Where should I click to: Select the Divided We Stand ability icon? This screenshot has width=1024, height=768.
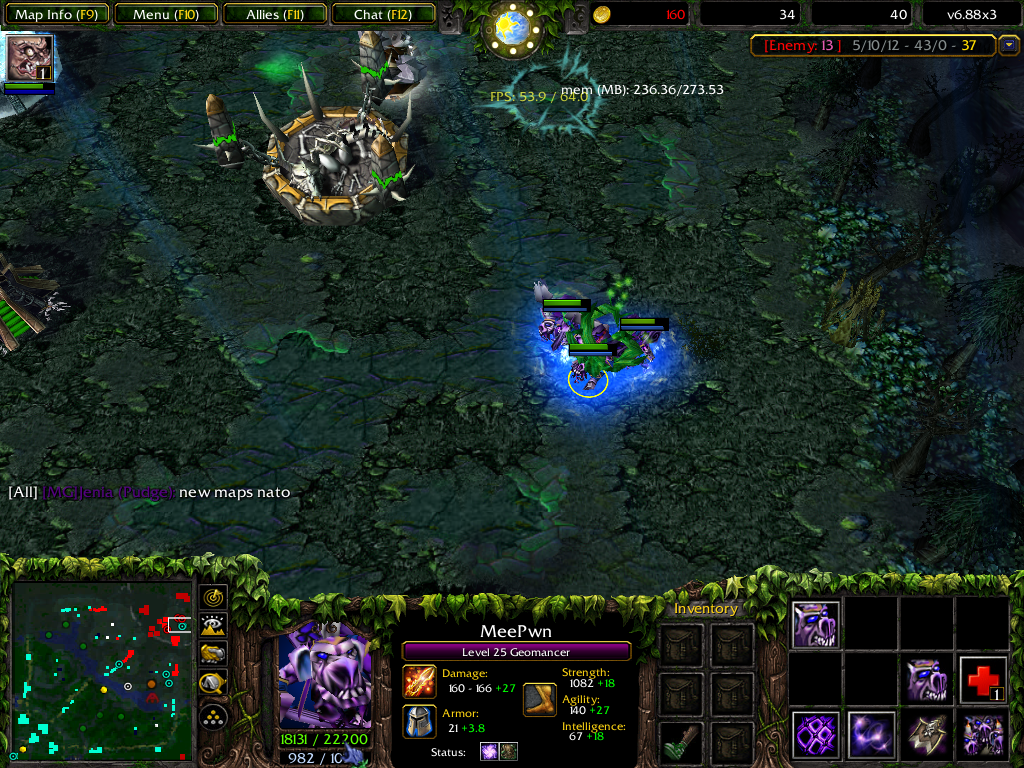coord(983,734)
